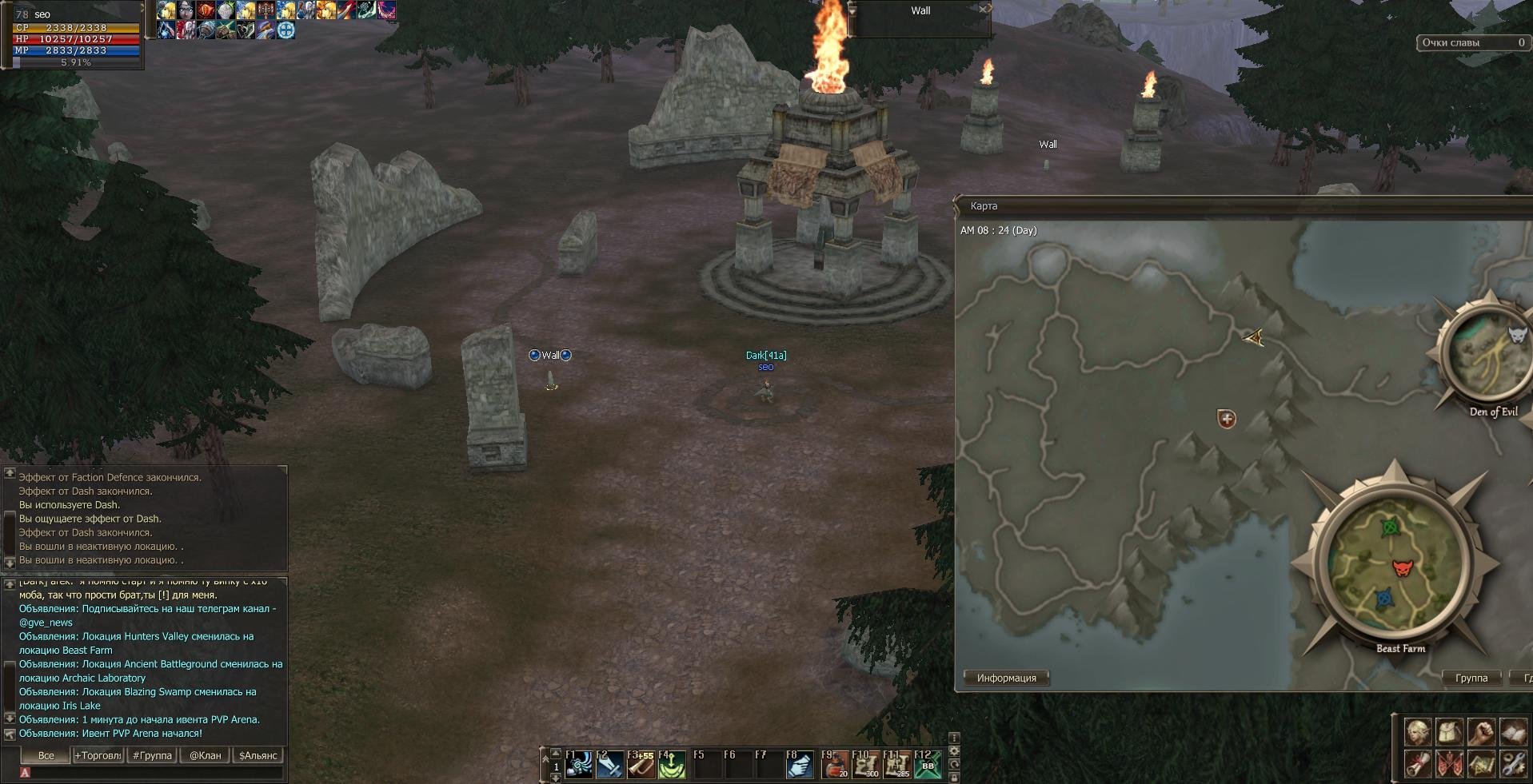Open the quest scroll icon
Image resolution: width=1533 pixels, height=784 pixels.
click(x=1418, y=764)
